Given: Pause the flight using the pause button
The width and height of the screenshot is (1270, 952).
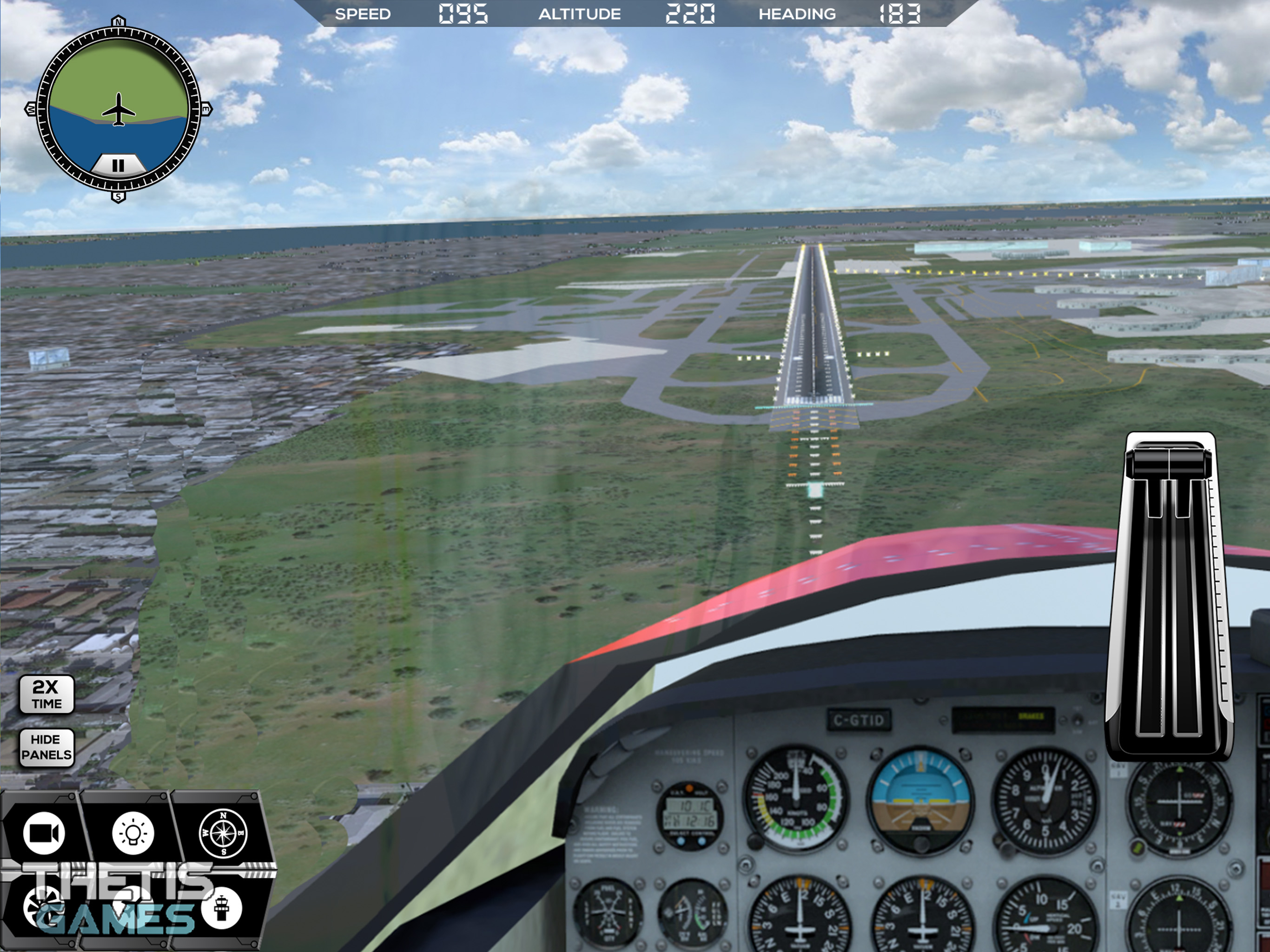Looking at the screenshot, I should (118, 166).
